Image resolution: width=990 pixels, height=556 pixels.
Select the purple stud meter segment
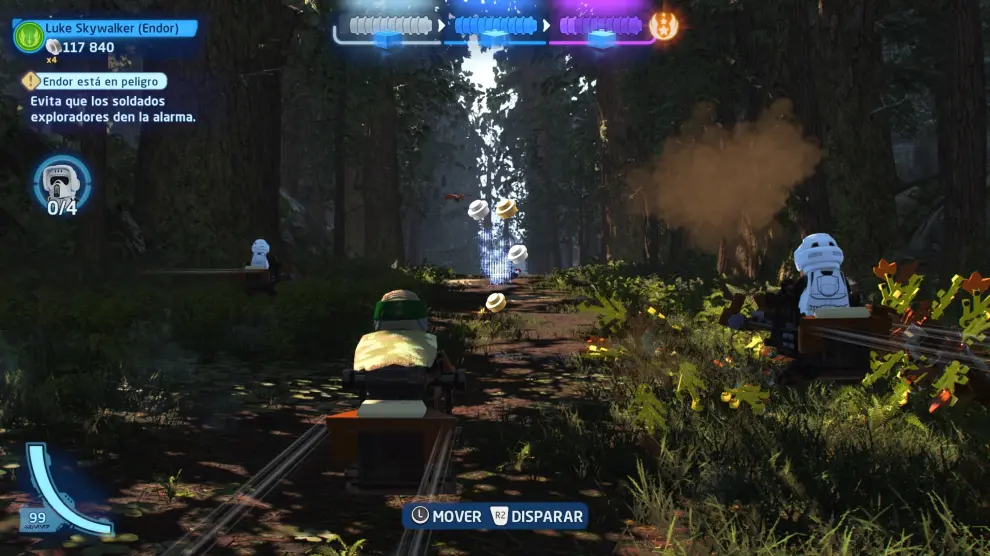coord(599,26)
